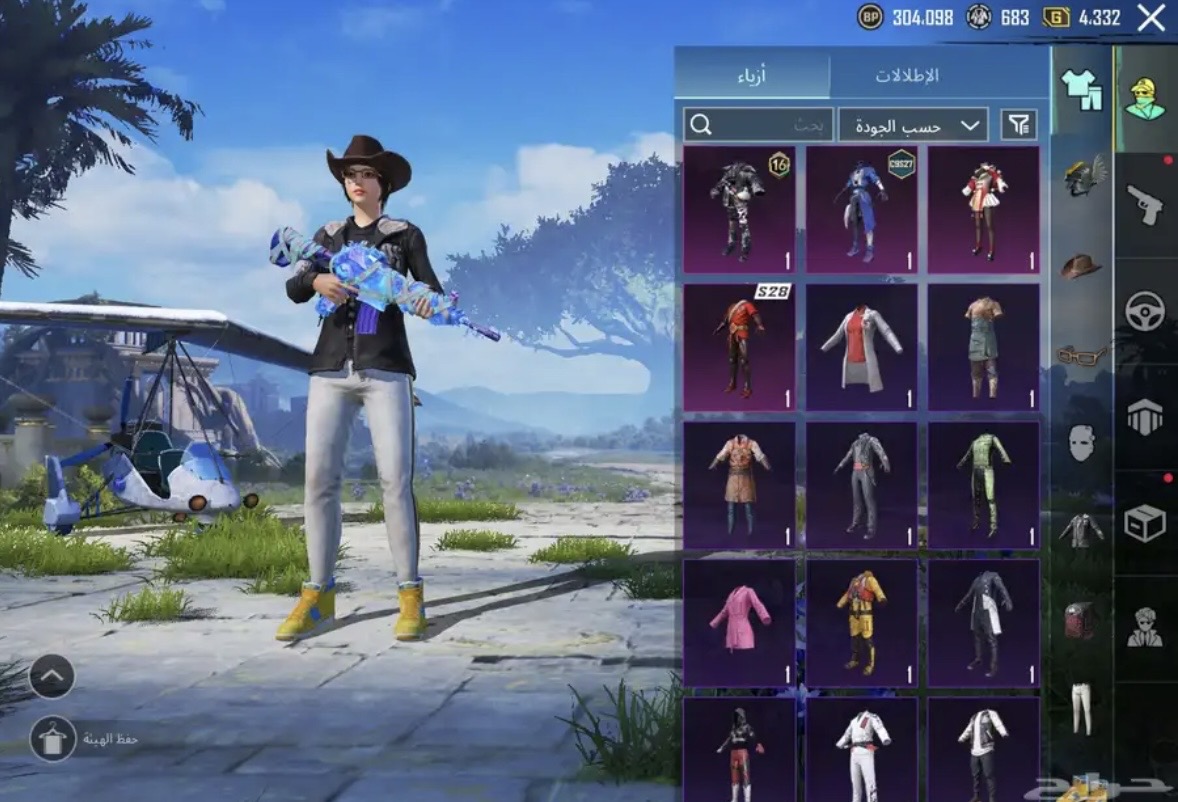
Task: Select the white lab coat outfit
Action: coord(861,347)
